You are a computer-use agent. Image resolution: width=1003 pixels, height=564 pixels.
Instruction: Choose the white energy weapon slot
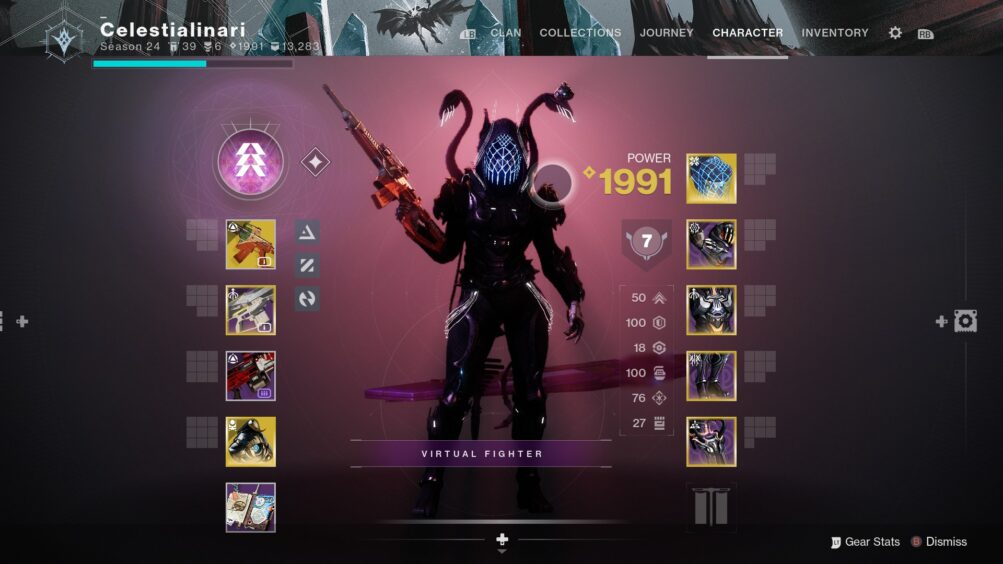click(250, 310)
